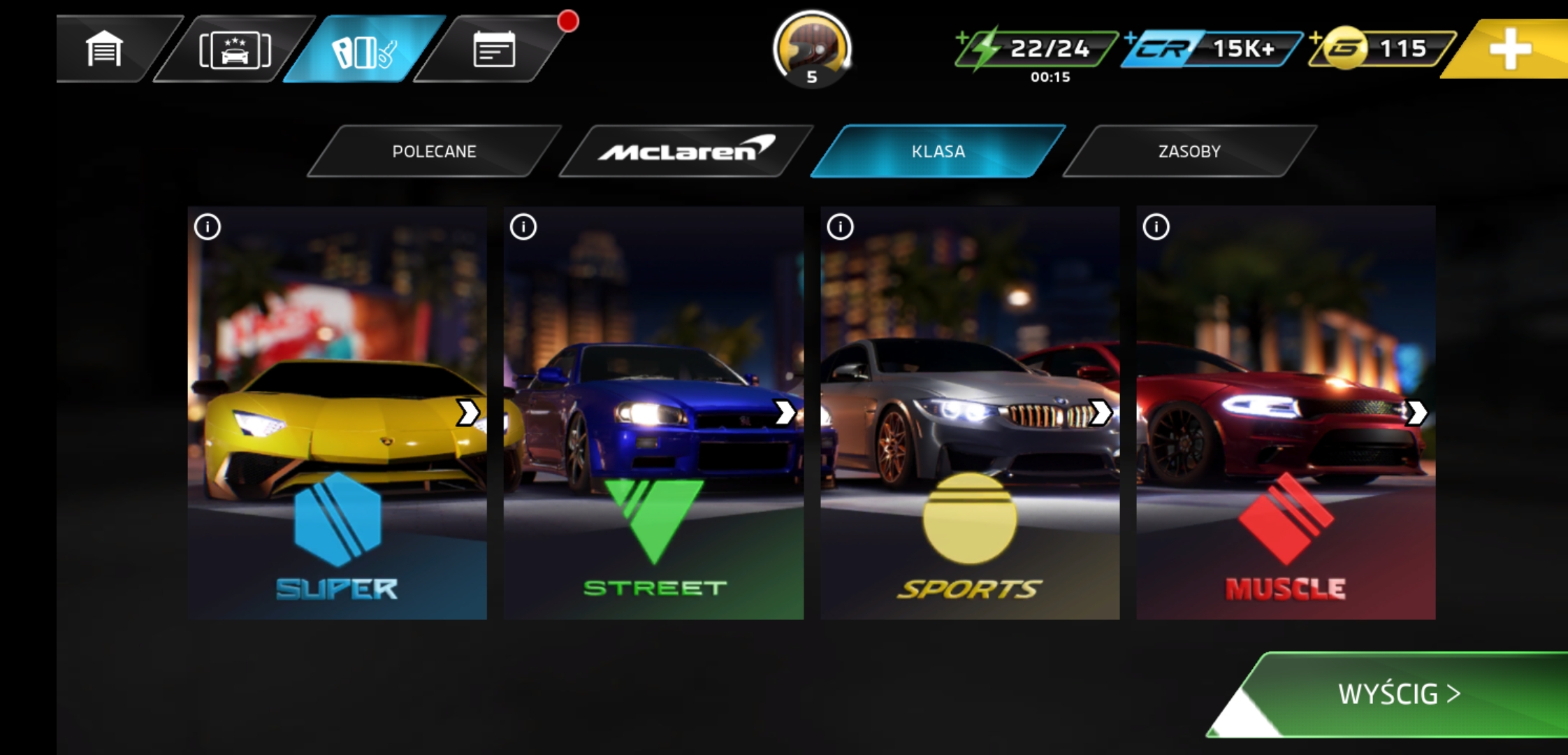The image size is (1568, 755).
Task: Show info for the Super class
Action: [x=208, y=226]
